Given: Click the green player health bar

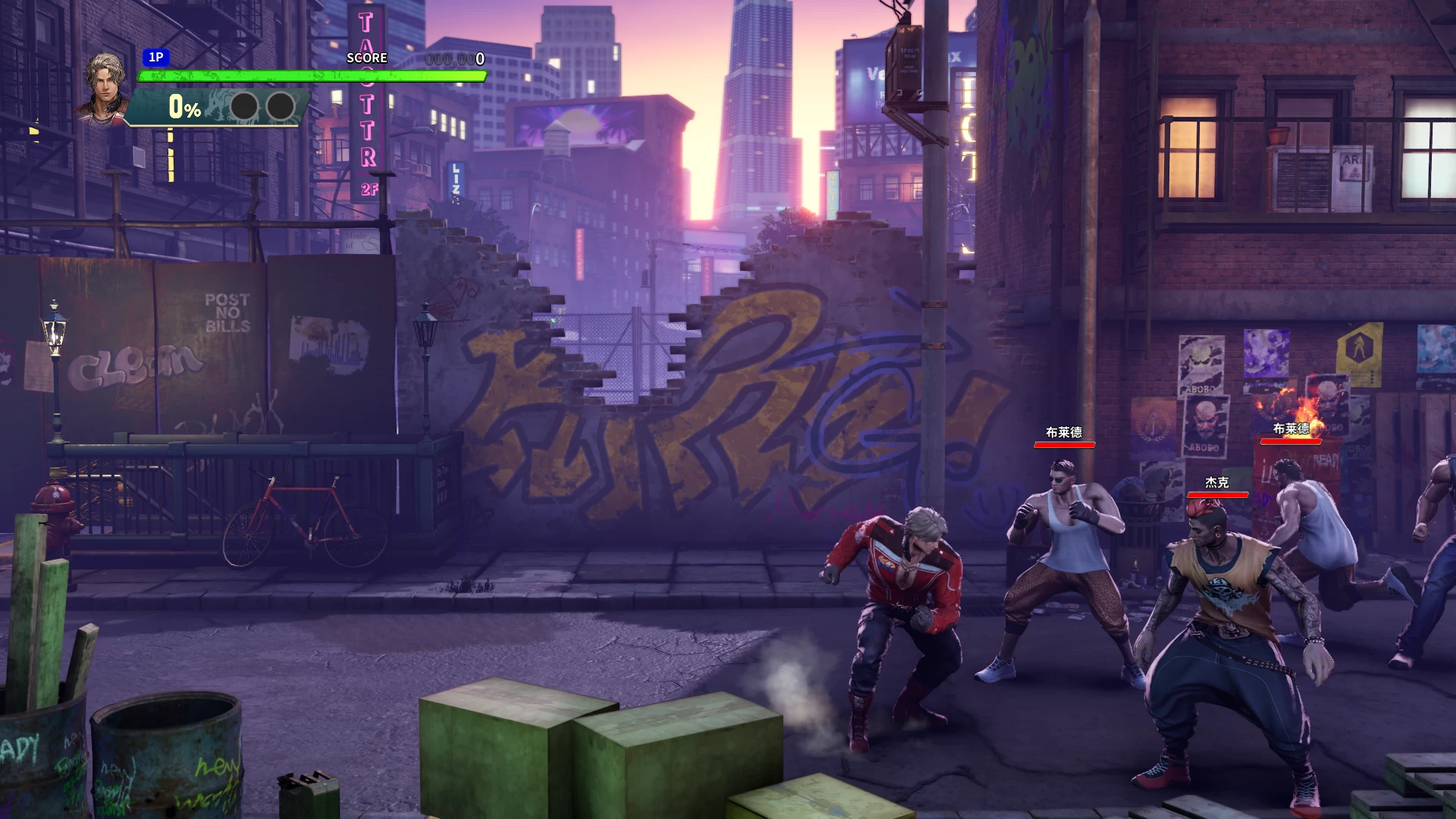Looking at the screenshot, I should click(x=309, y=75).
